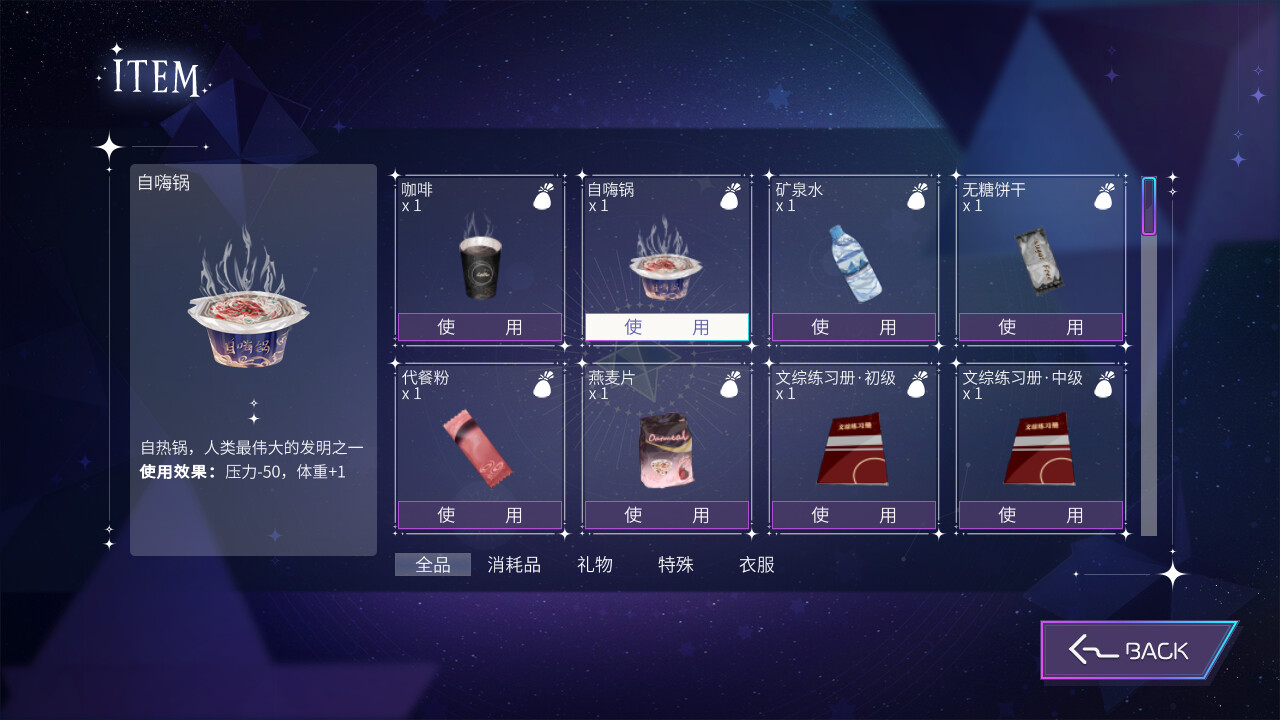
Task: Use the 自嗨锅 self-heating hotpot
Action: click(x=667, y=327)
